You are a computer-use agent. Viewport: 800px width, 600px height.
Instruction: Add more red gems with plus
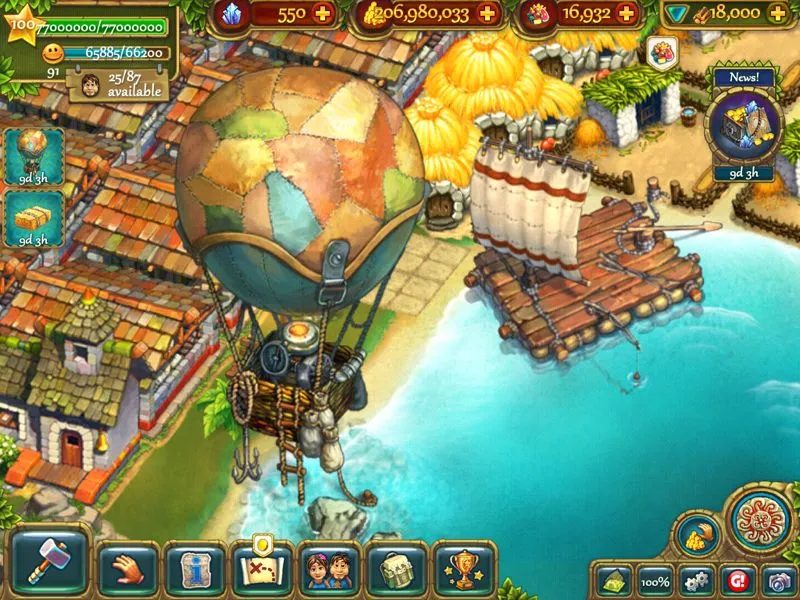(627, 14)
